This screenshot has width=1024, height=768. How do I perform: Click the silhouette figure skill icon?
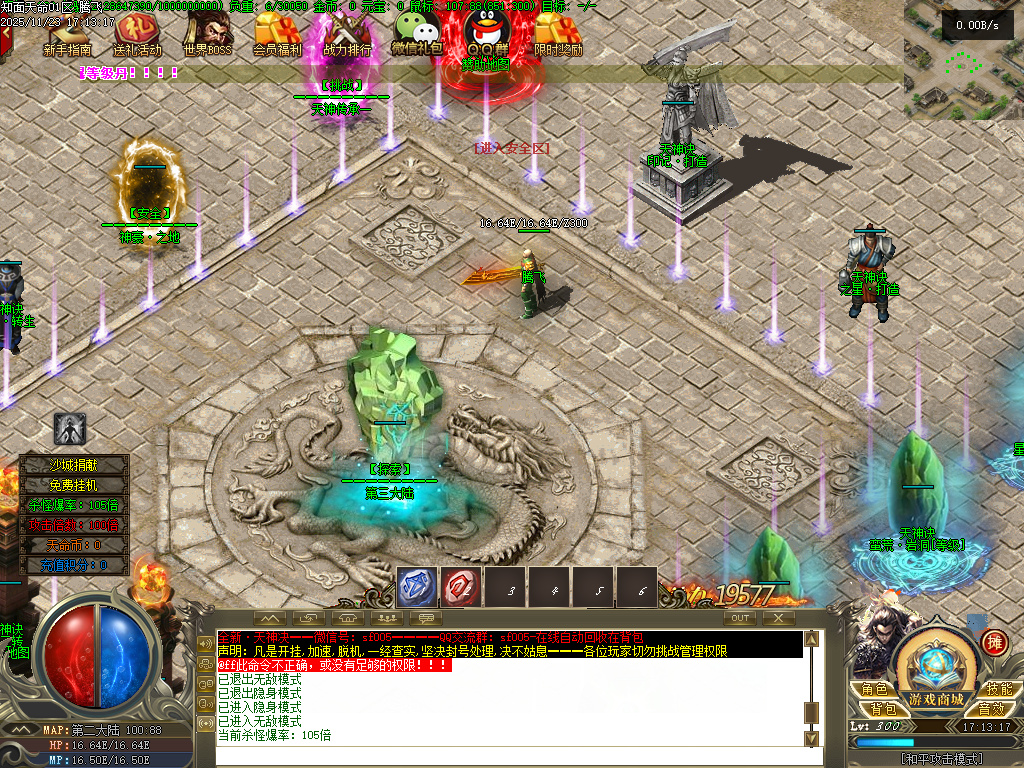pos(70,430)
